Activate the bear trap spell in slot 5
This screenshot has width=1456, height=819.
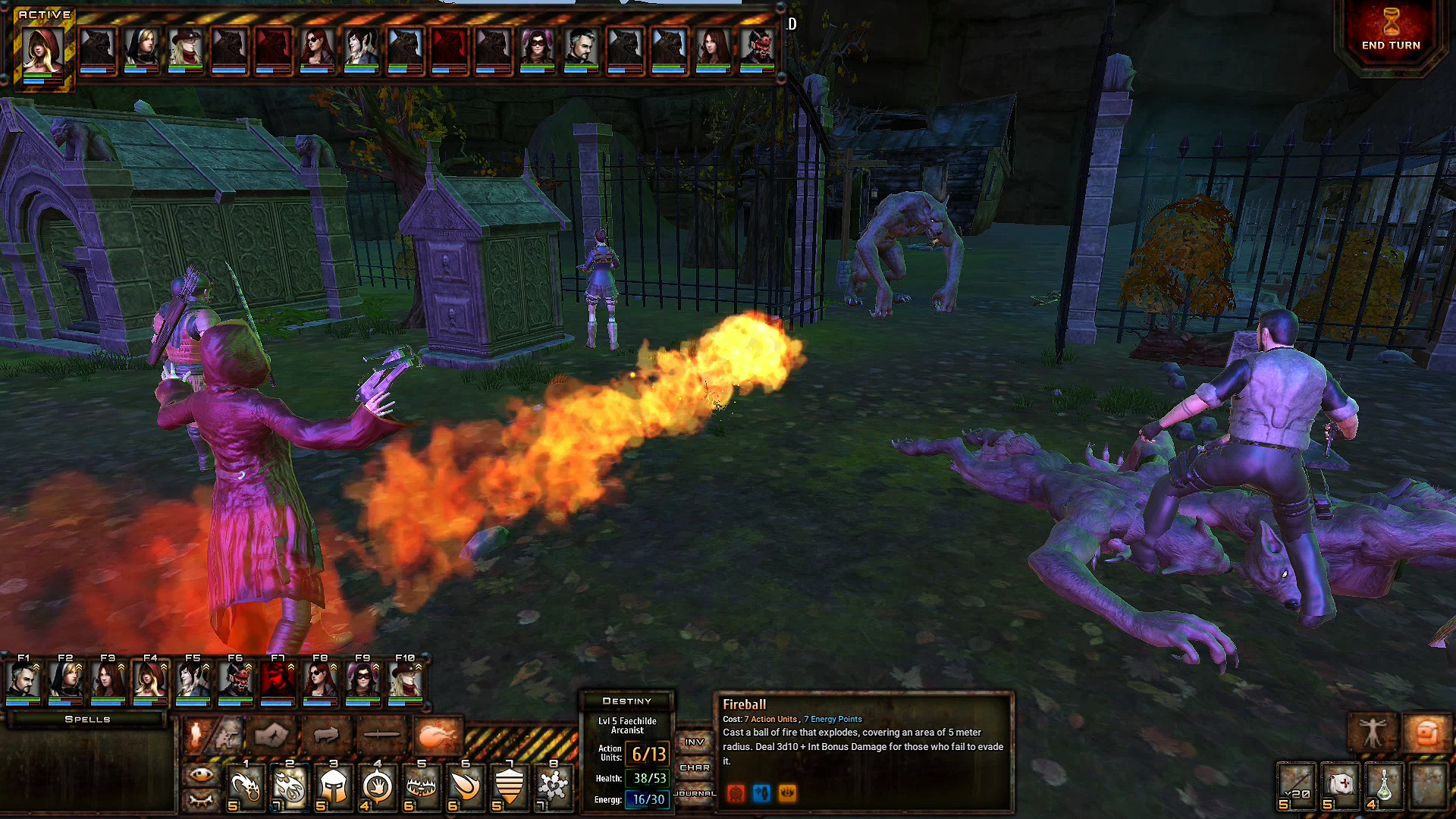(x=422, y=787)
